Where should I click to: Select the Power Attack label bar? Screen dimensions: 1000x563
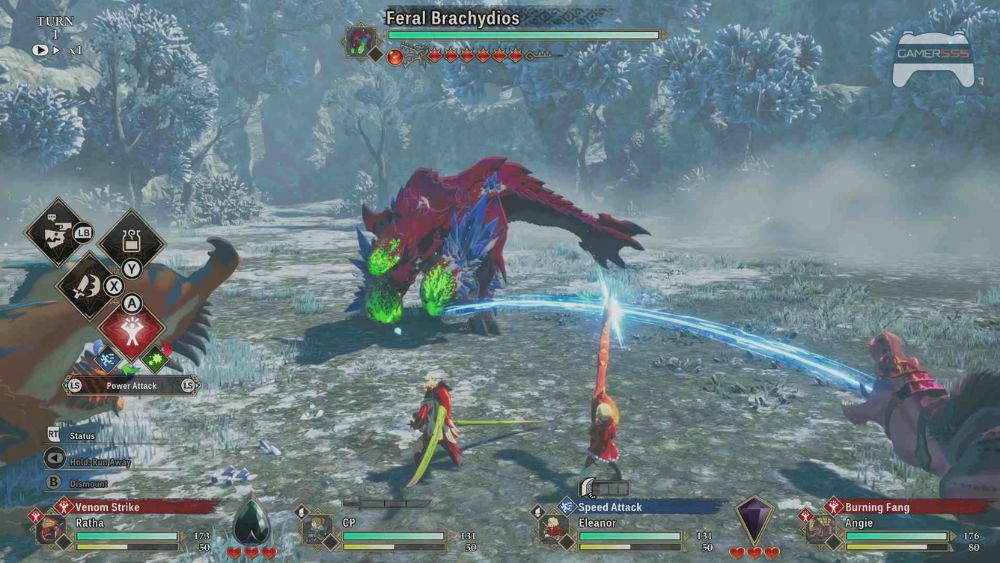131,384
